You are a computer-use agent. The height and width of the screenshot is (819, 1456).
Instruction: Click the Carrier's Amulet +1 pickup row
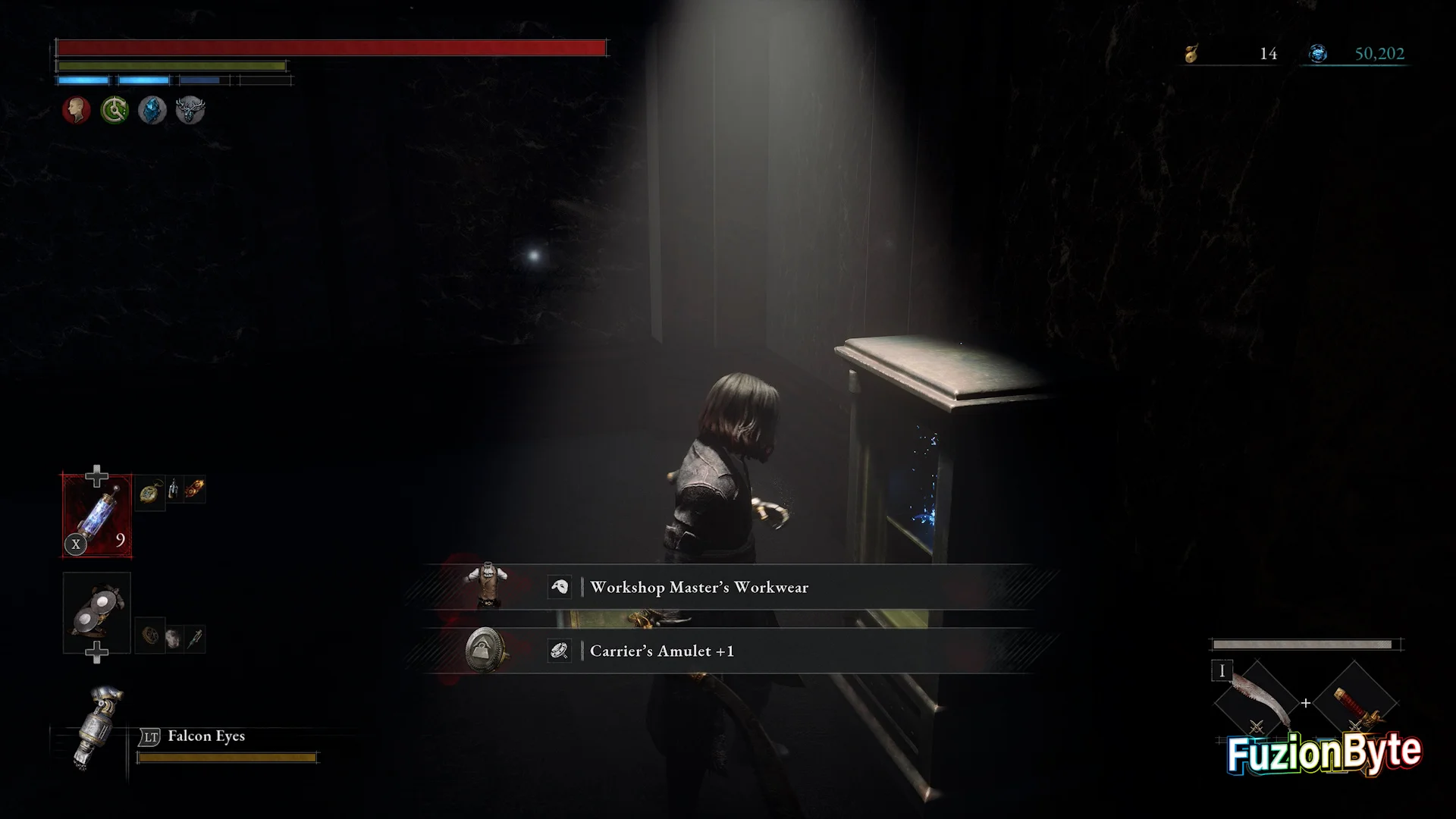point(728,651)
